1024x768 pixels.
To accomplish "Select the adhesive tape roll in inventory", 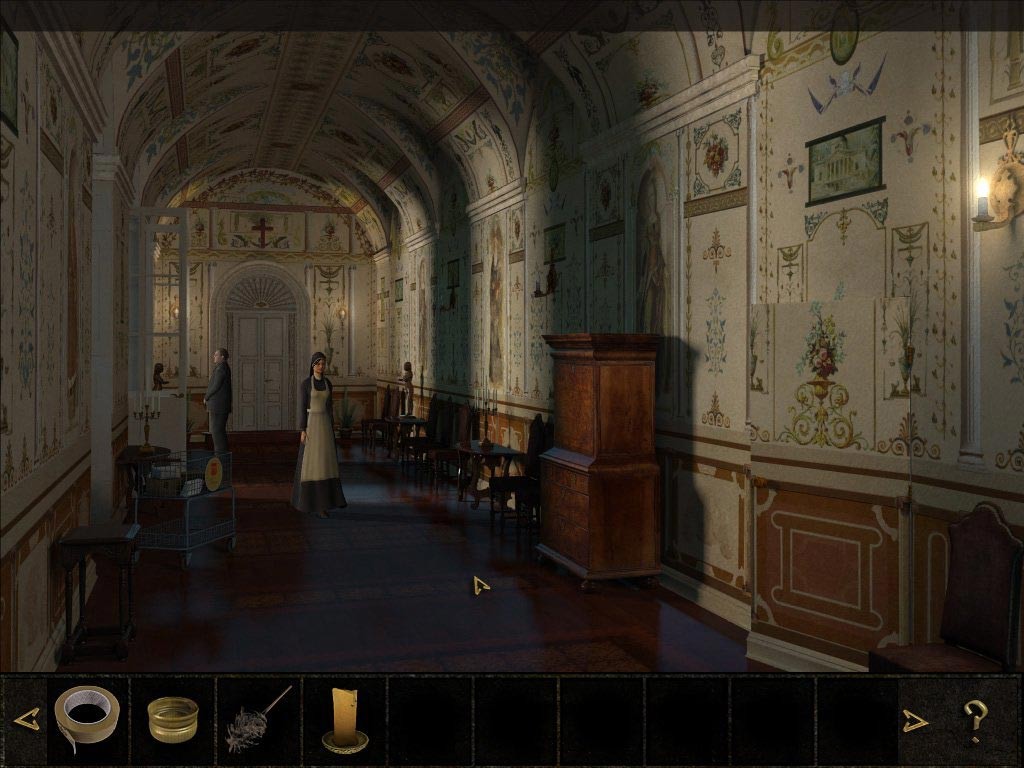I will (x=87, y=717).
